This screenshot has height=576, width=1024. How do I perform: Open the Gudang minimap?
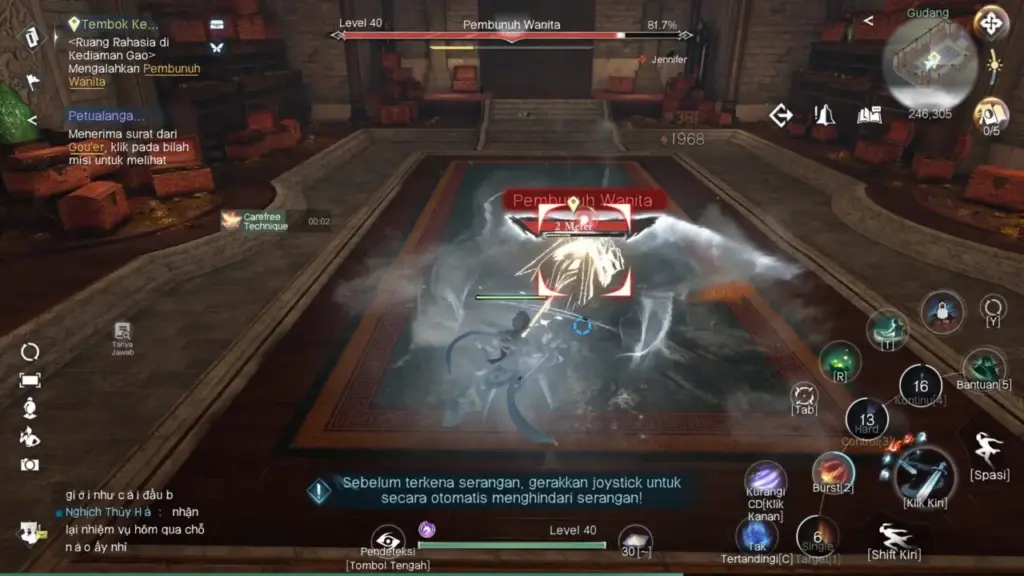929,64
